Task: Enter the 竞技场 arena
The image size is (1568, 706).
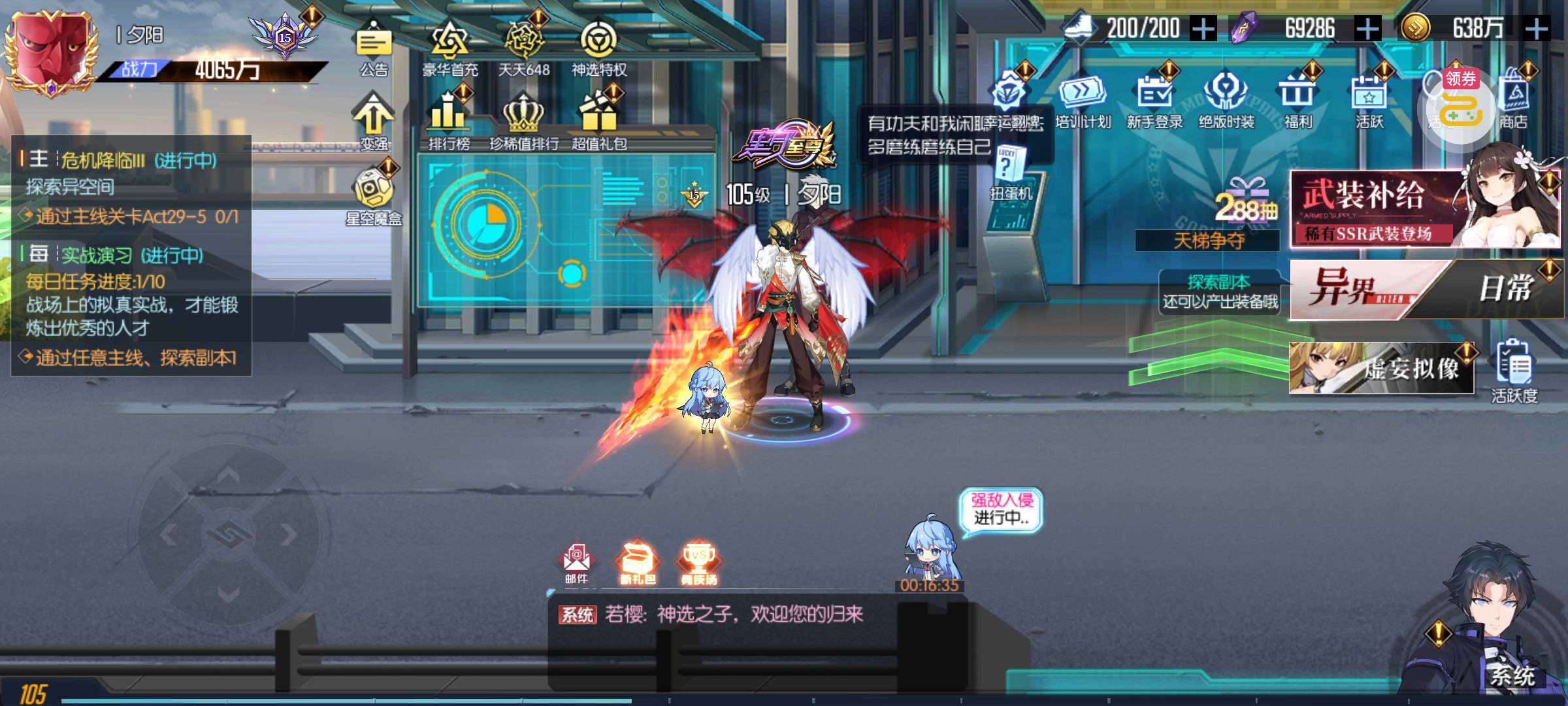Action: coord(698,562)
